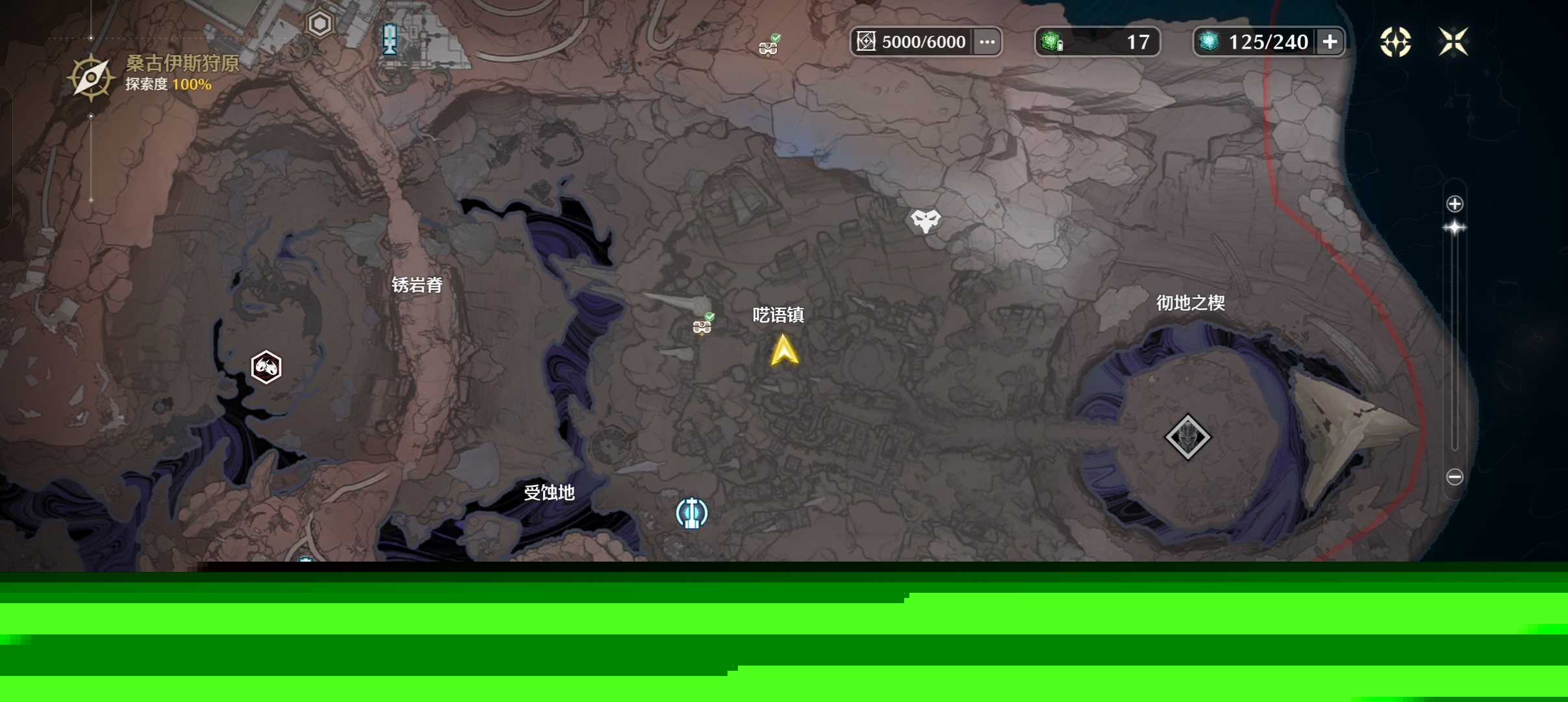The height and width of the screenshot is (702, 1568).
Task: Select the blue teleport tower marker
Action: pos(390,39)
